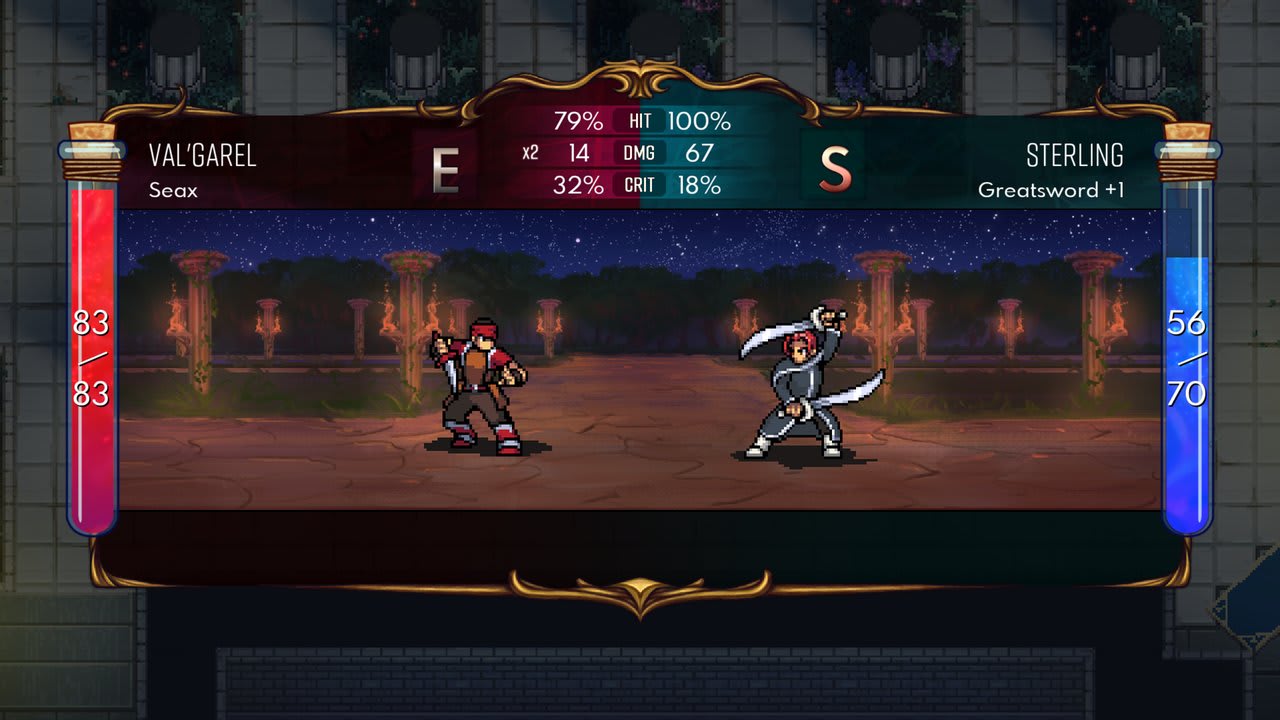This screenshot has height=720, width=1280.
Task: Expand the Seax weapon details
Action: (x=172, y=189)
